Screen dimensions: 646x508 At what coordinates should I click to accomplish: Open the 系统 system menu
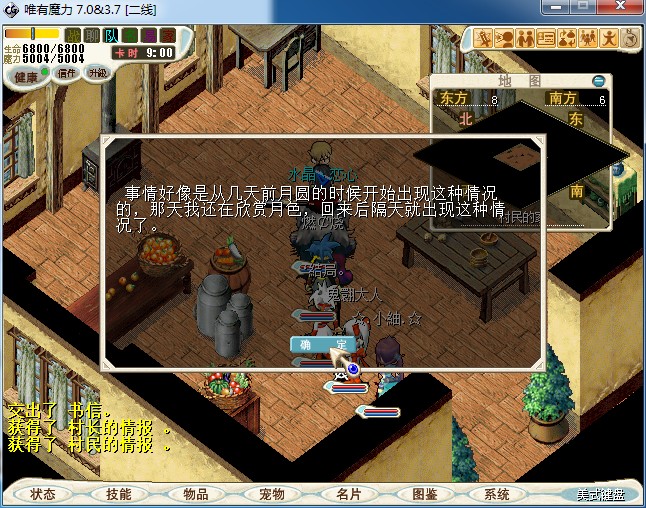pyautogui.click(x=497, y=494)
